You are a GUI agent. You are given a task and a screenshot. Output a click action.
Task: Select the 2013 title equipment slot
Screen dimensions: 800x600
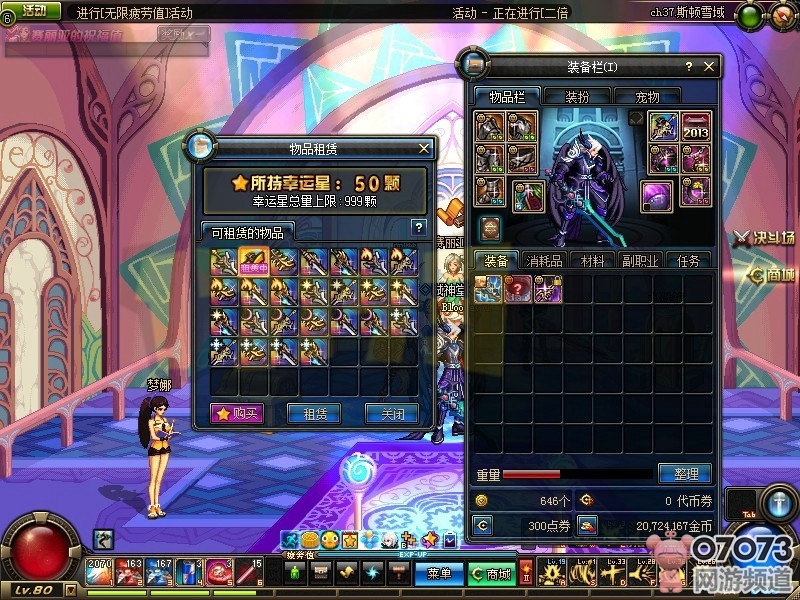[x=696, y=127]
